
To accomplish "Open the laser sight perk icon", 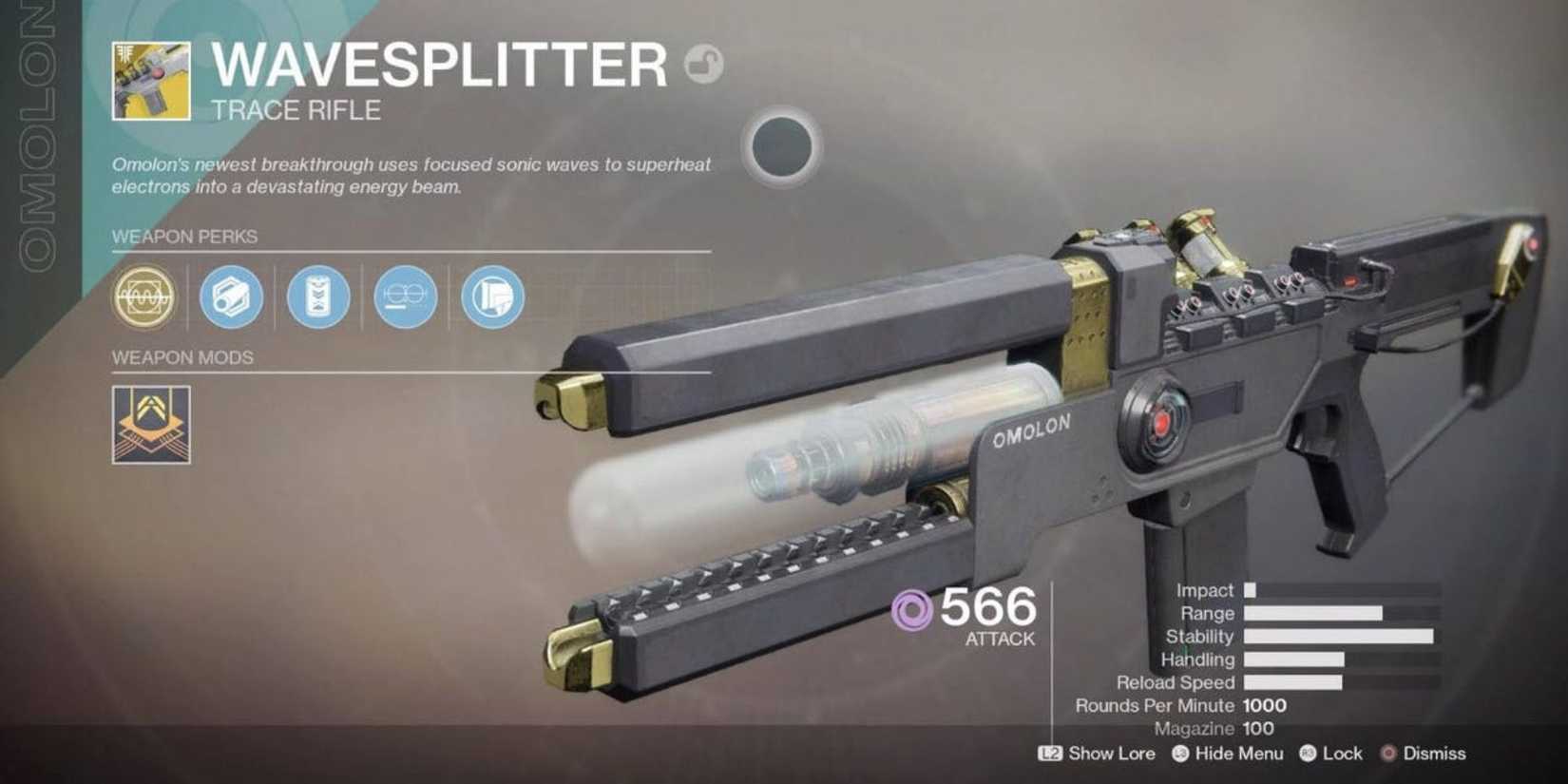I will [x=404, y=296].
